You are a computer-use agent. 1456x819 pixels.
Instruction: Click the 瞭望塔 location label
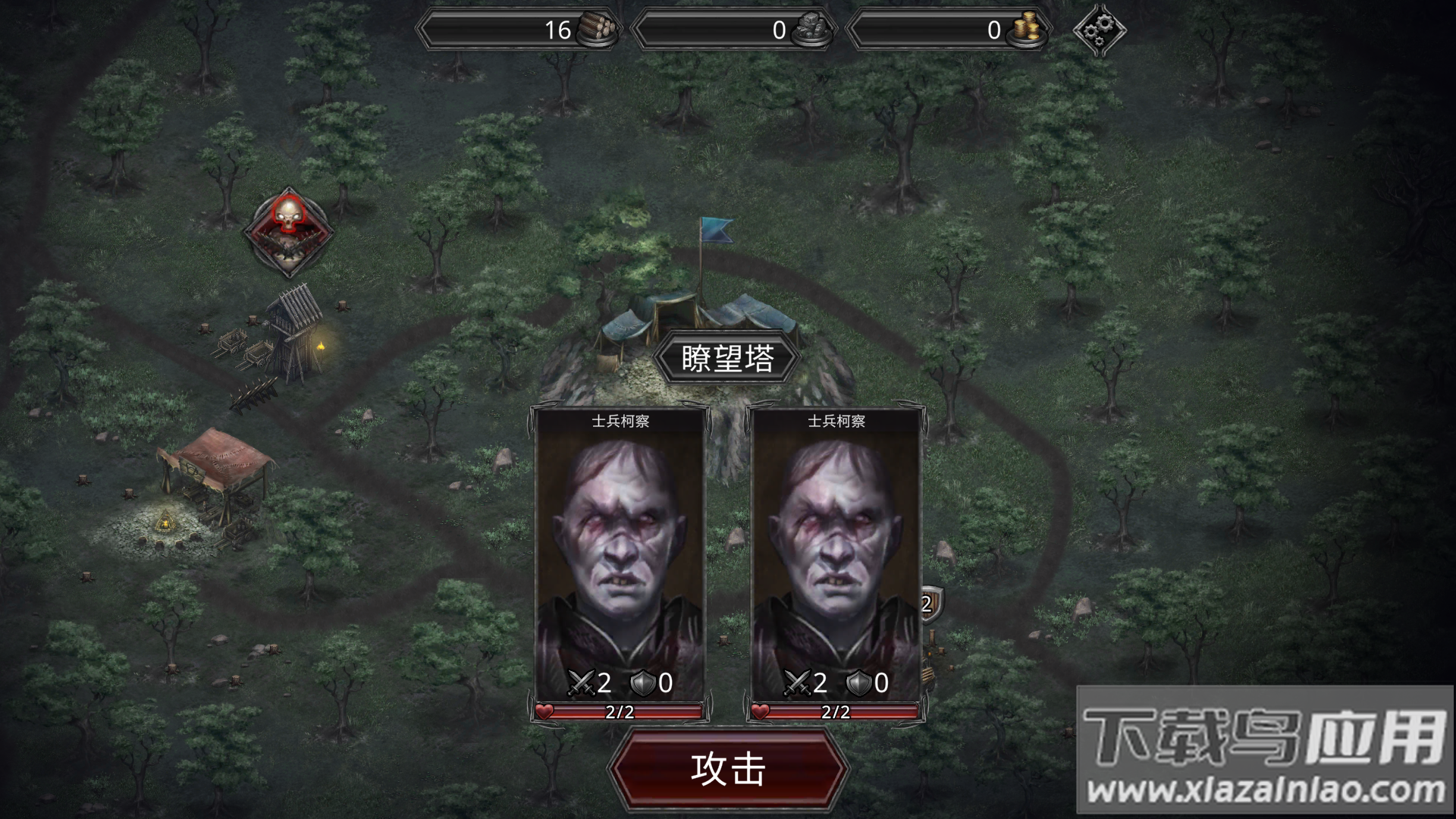click(726, 356)
